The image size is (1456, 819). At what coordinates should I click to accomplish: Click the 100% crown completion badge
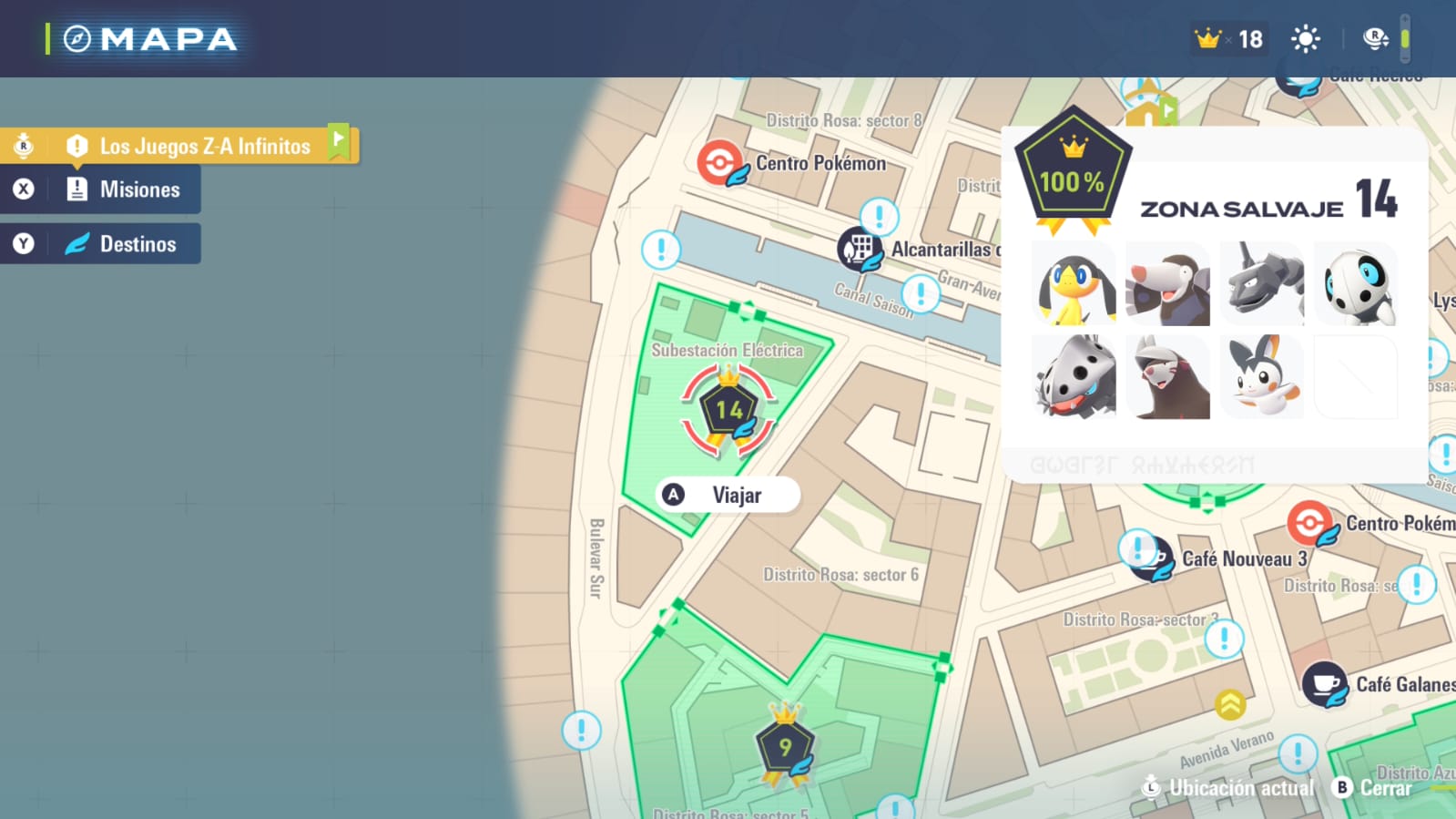click(1073, 174)
